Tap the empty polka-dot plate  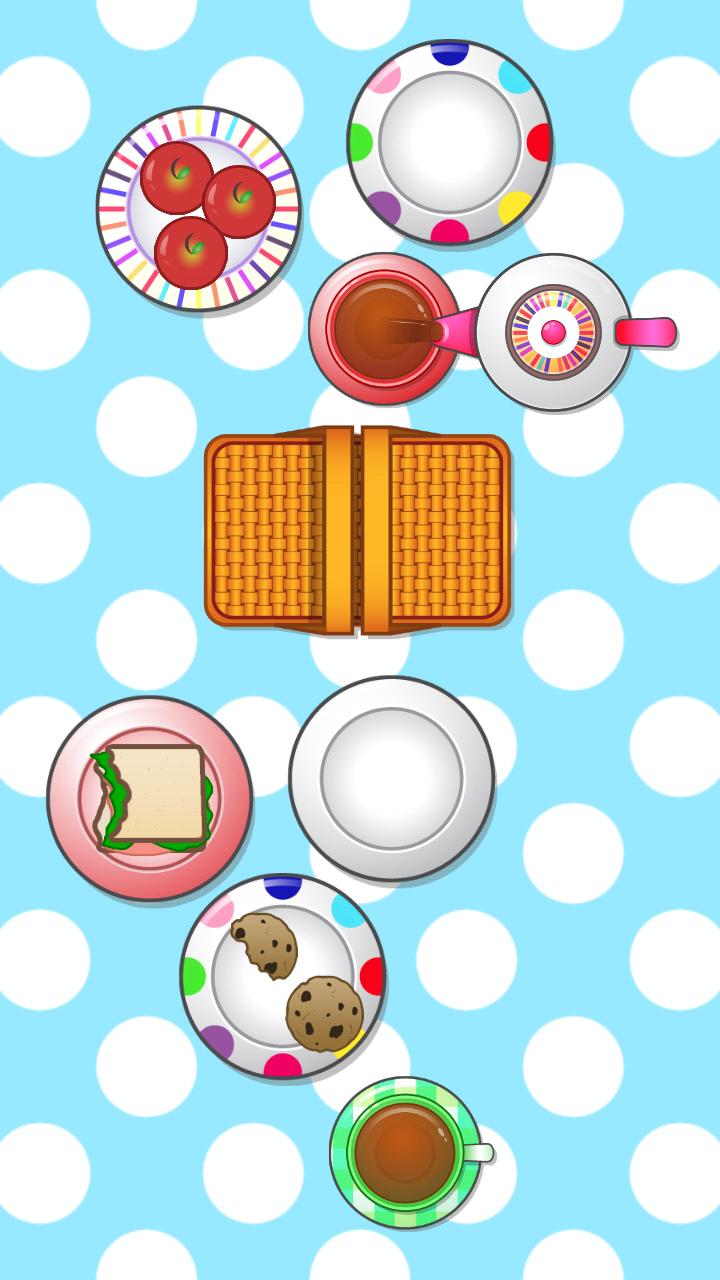pyautogui.click(x=449, y=142)
